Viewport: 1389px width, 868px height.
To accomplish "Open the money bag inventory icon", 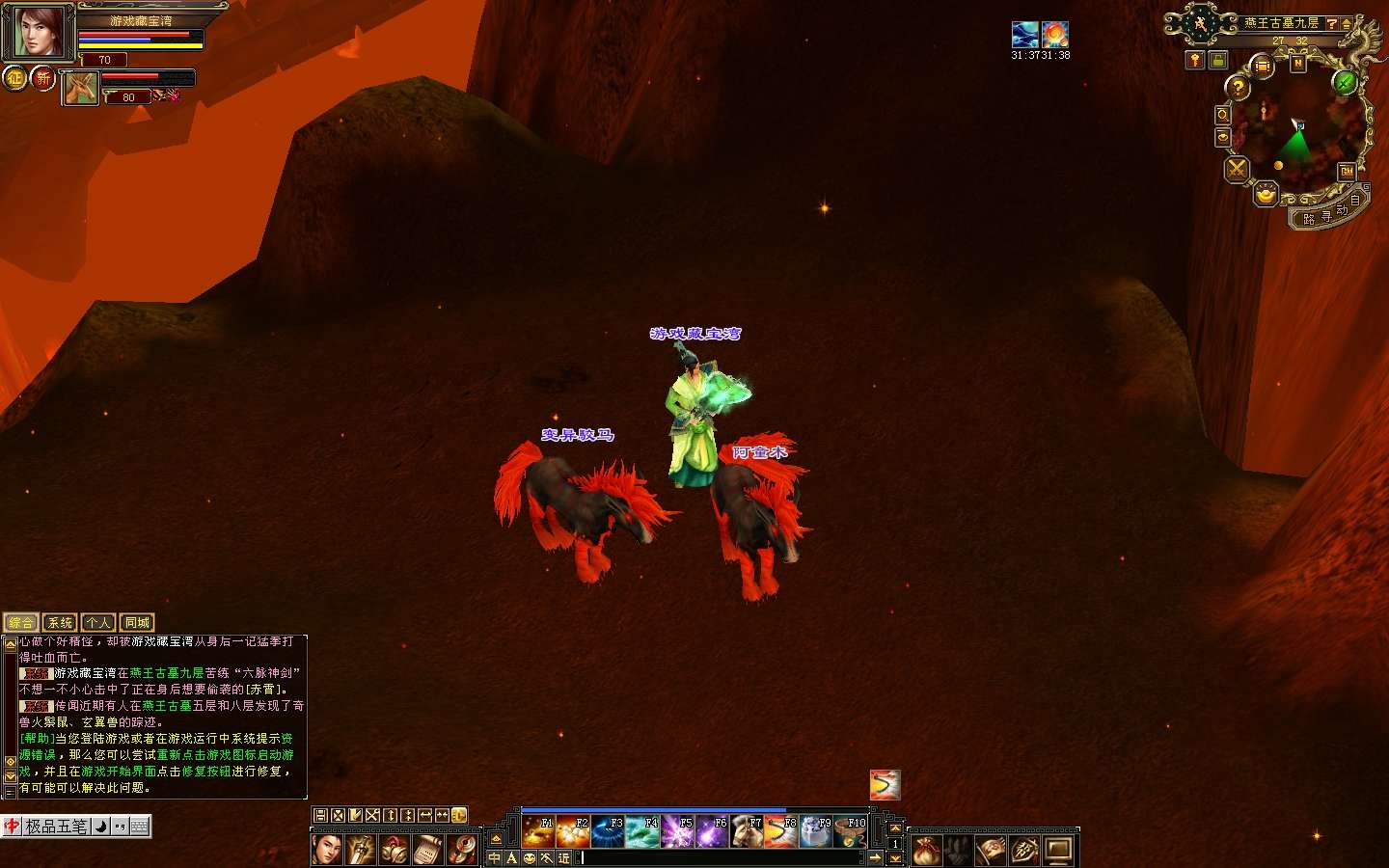I will pos(926,851).
